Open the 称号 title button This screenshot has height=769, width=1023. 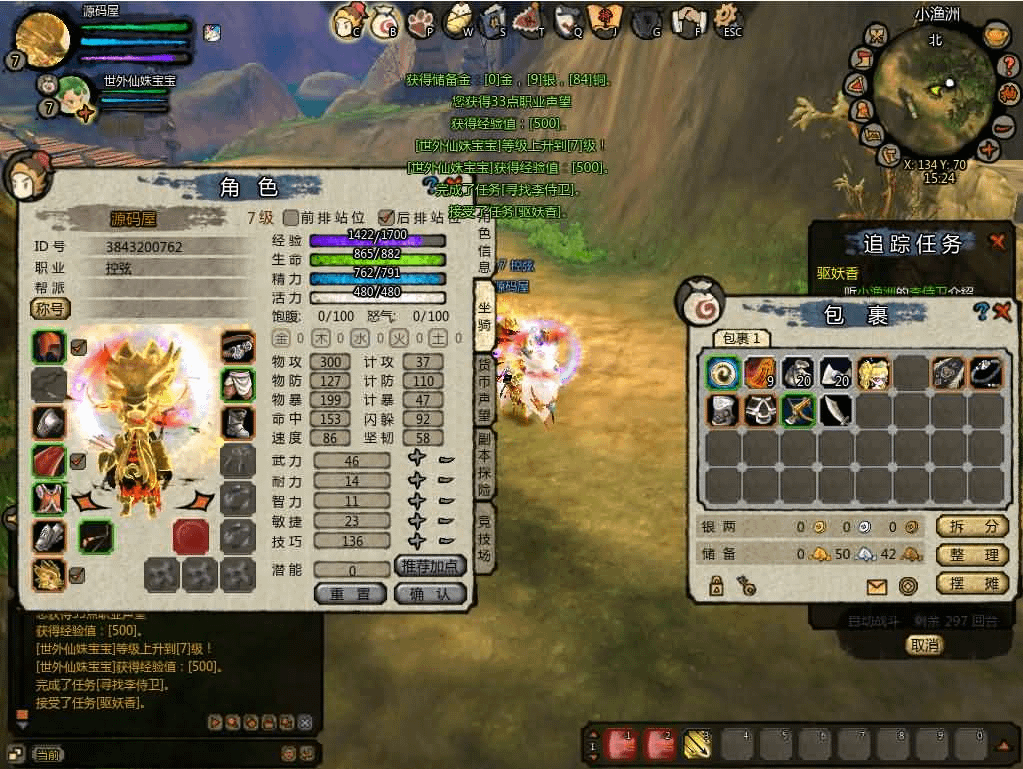tap(51, 309)
